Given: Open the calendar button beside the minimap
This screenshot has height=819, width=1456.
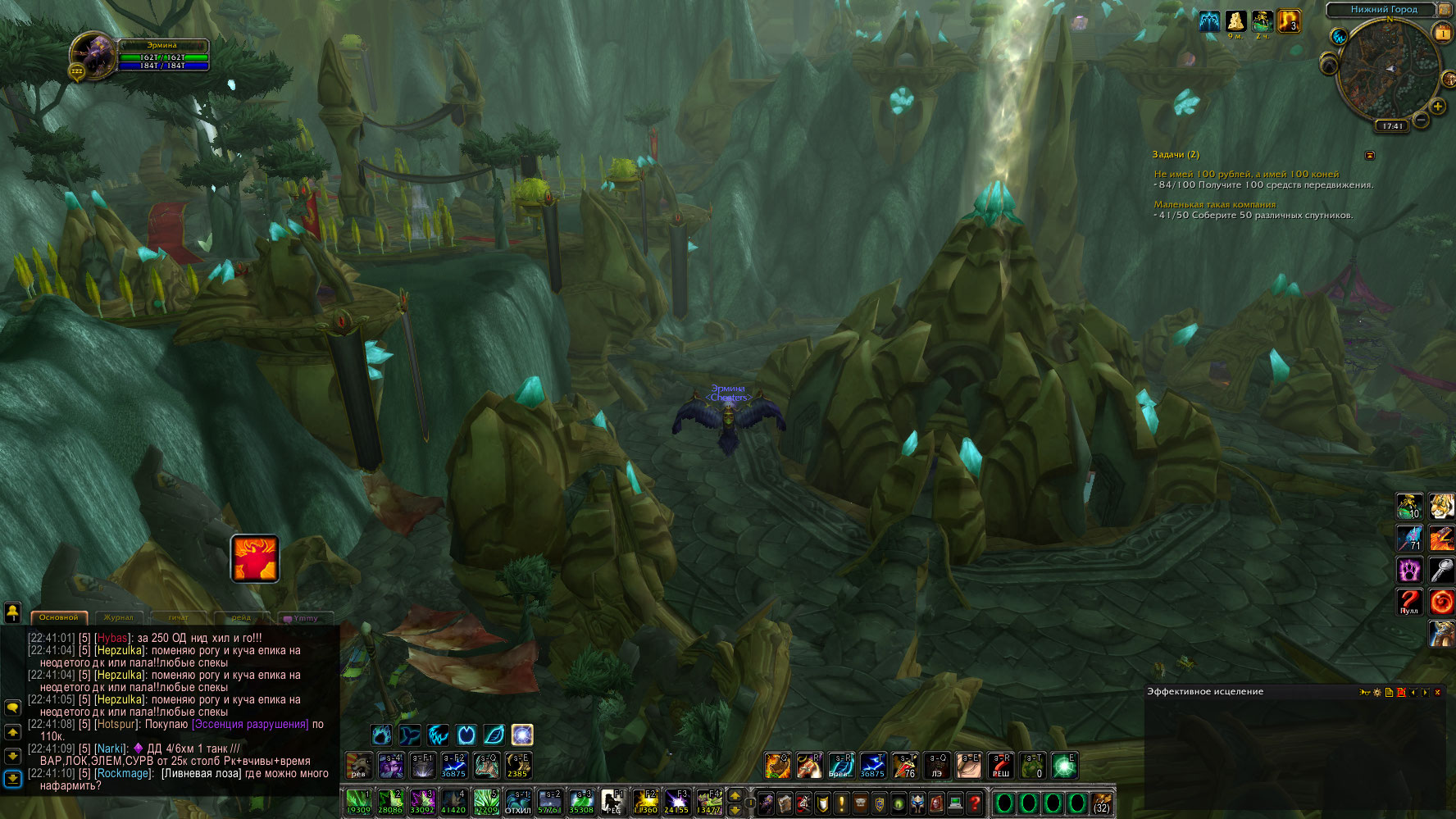Looking at the screenshot, I should click(1441, 33).
